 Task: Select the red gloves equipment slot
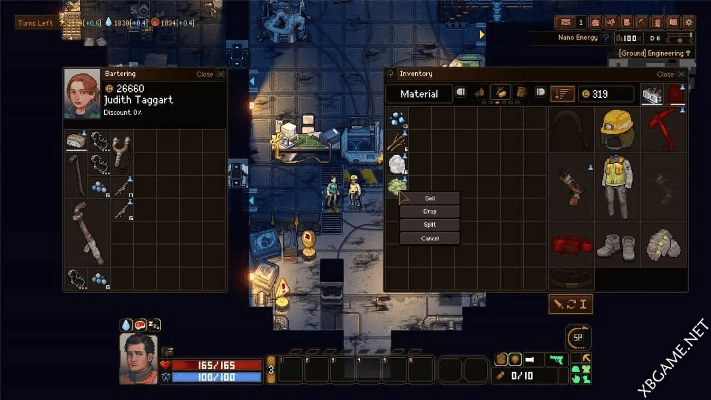(x=571, y=243)
